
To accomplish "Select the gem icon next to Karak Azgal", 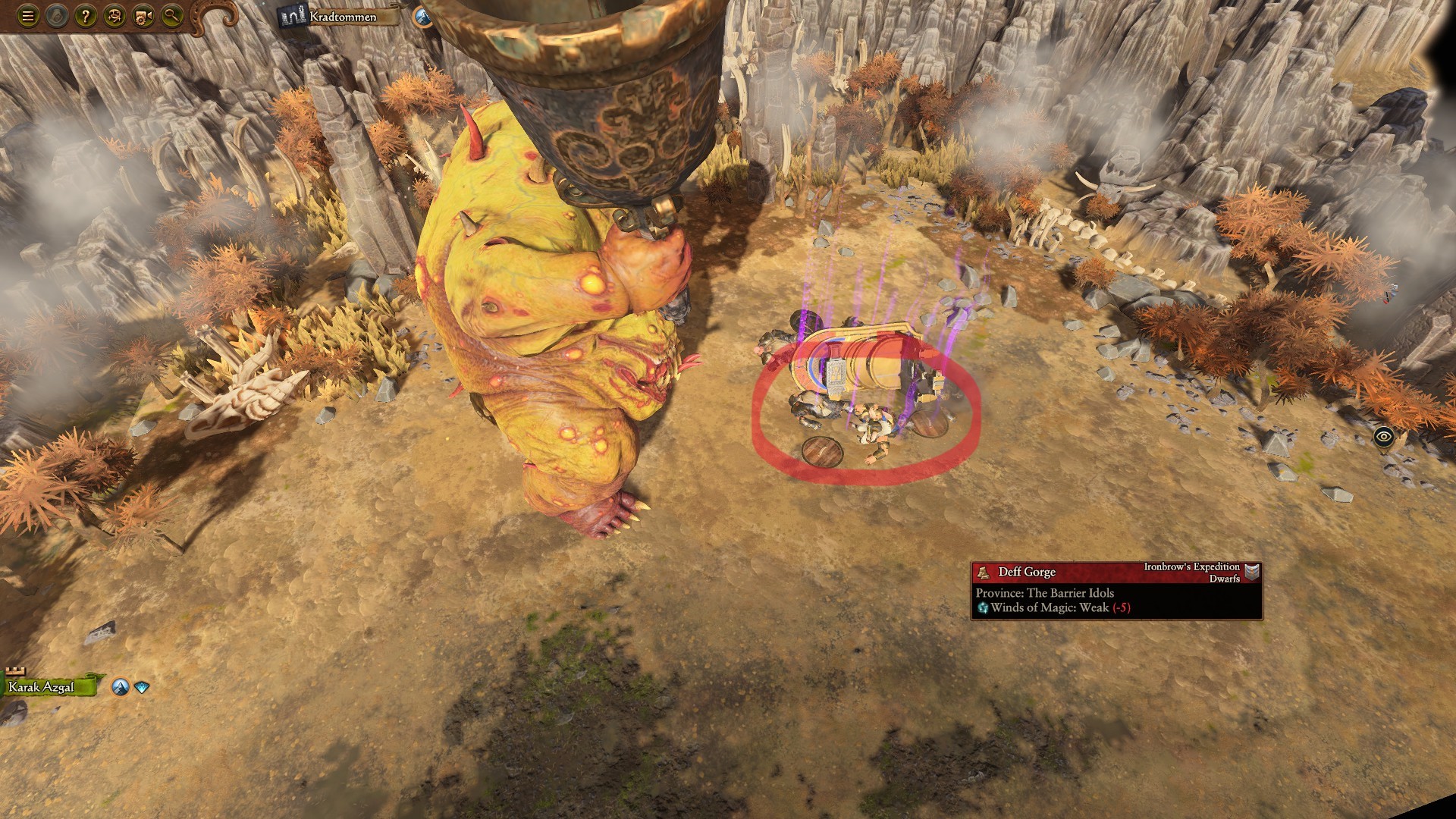I will [141, 686].
